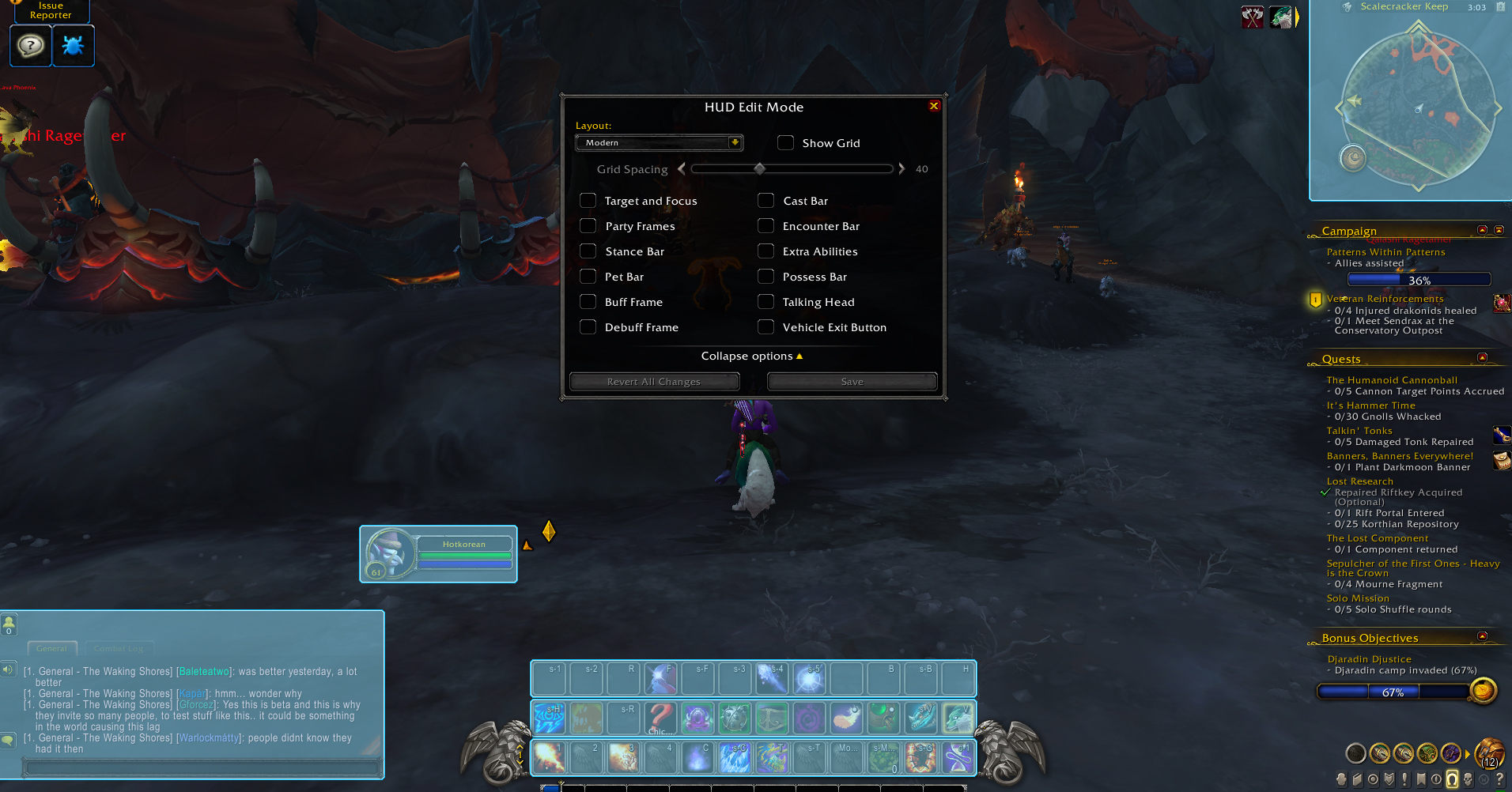This screenshot has height=792, width=1512.
Task: Click the red question mark Chicken ability icon
Action: click(660, 718)
